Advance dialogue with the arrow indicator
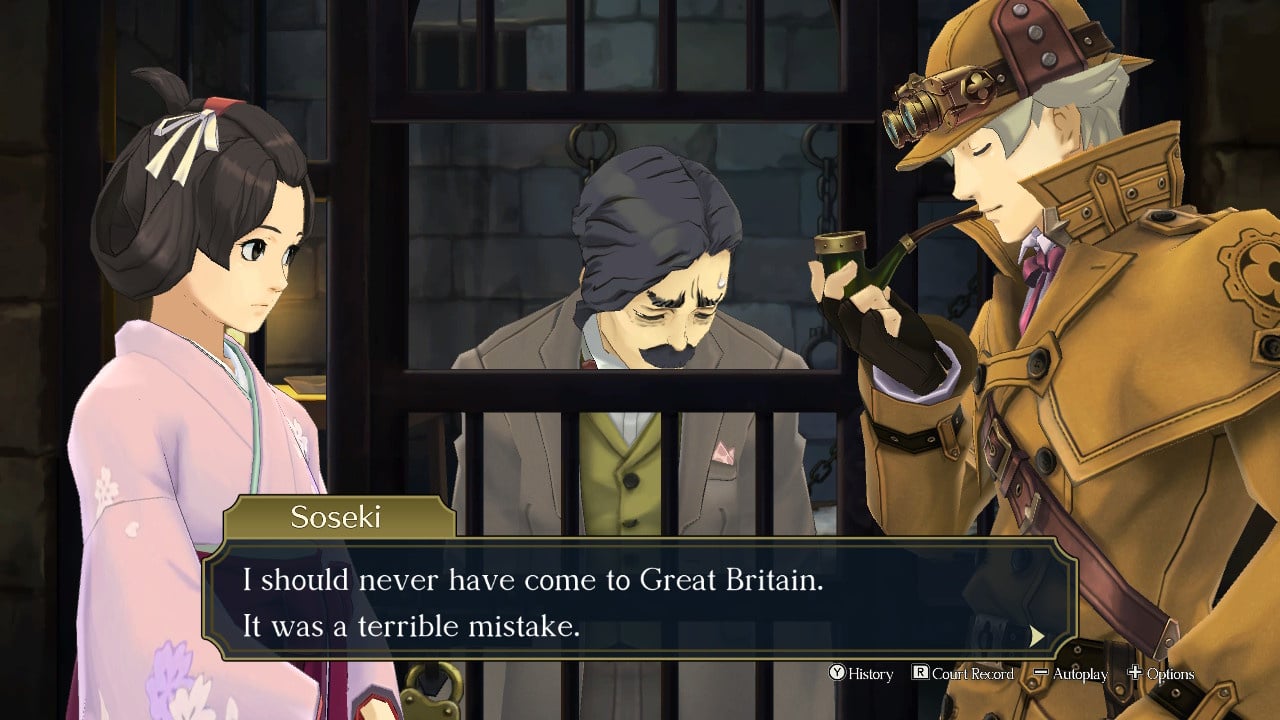The image size is (1280, 720). point(1037,636)
